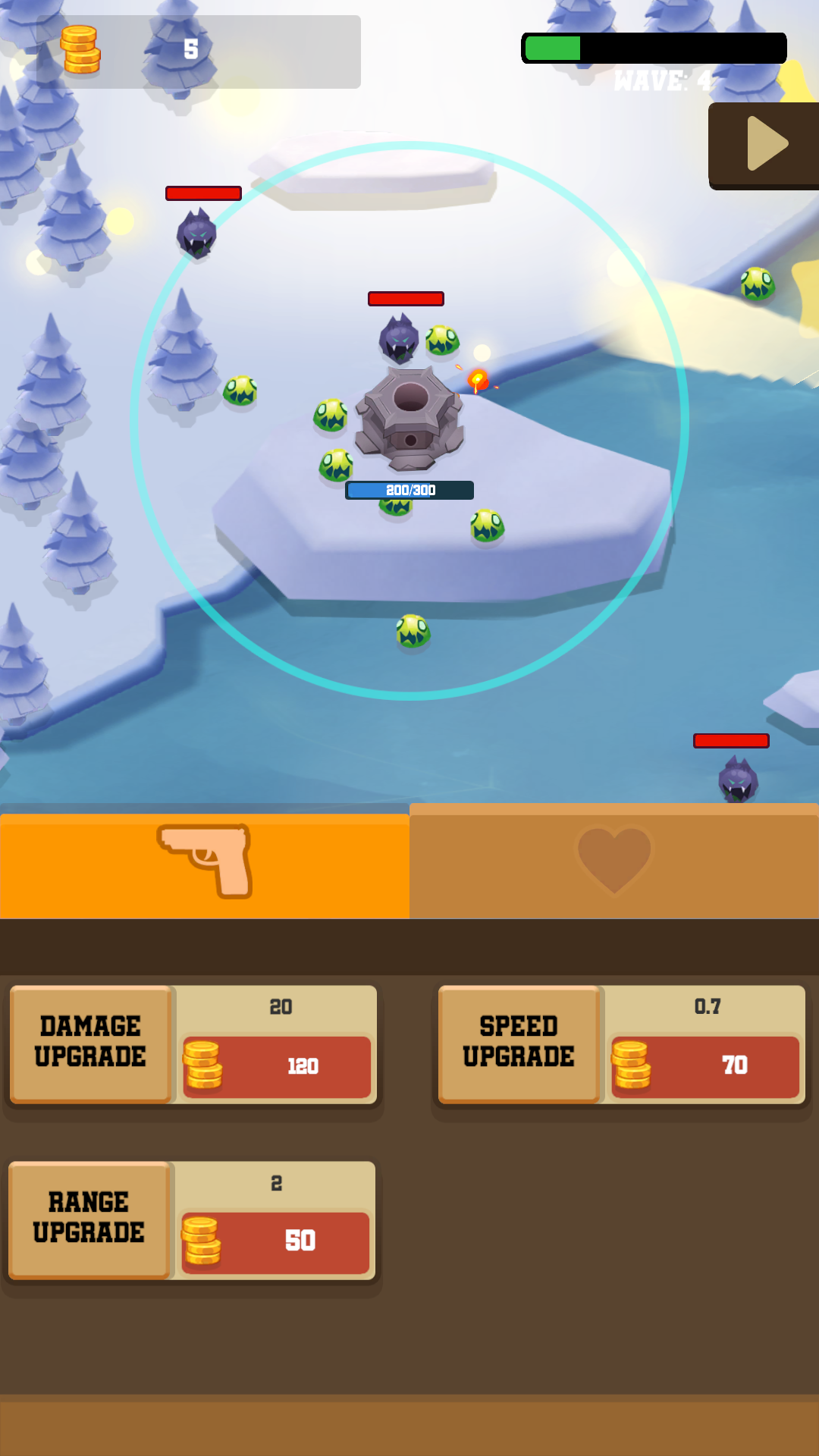Open the heart health tab
This screenshot has height=1456, width=819.
coord(614,861)
